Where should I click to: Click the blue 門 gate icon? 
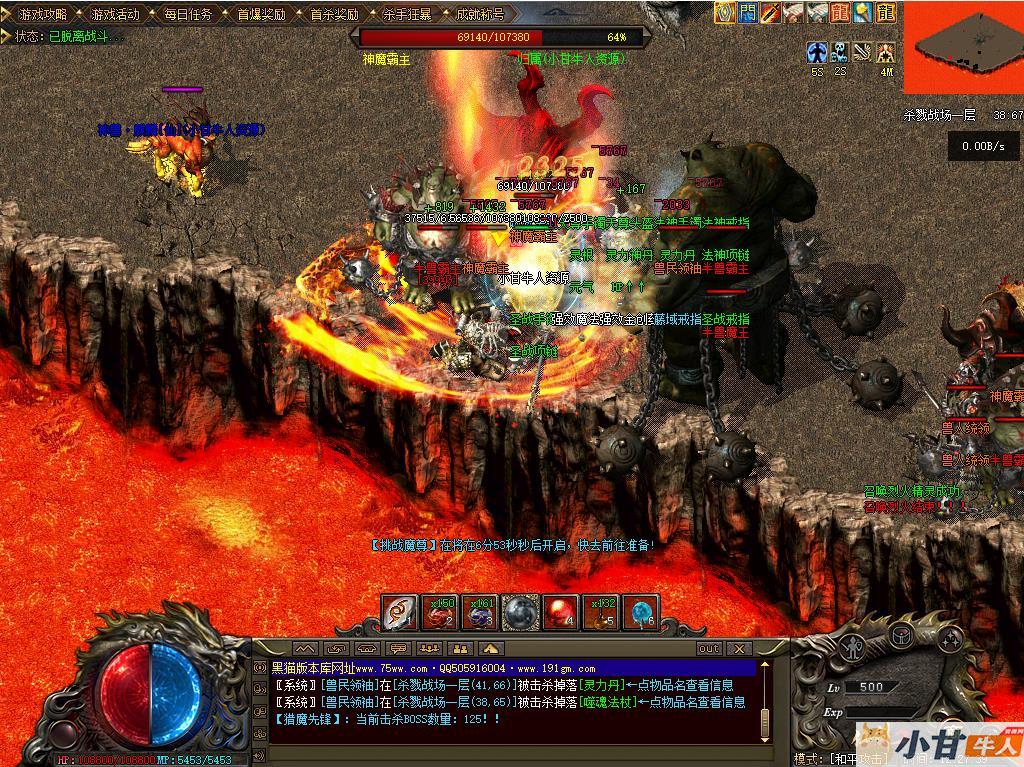coord(748,12)
